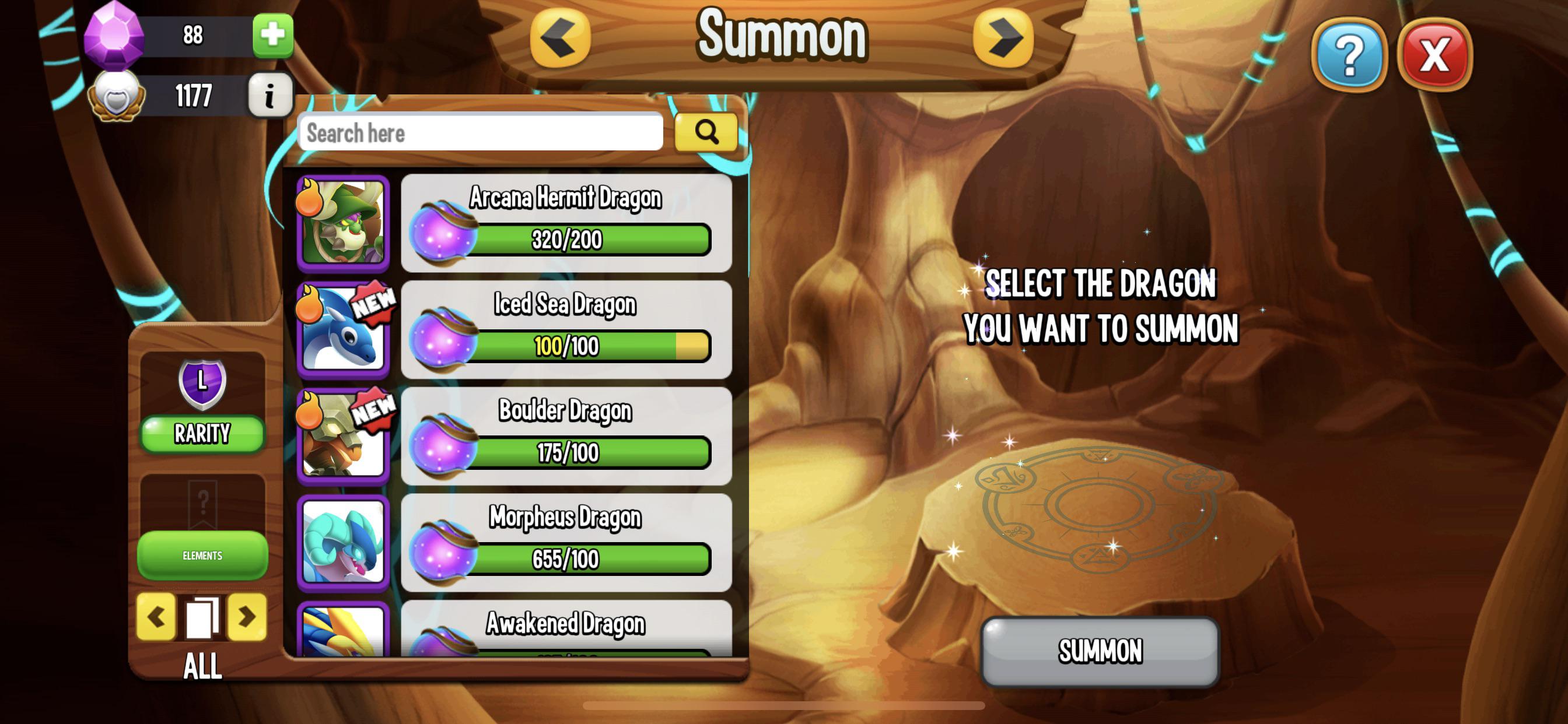Tap the magnifier to search dragons
This screenshot has width=1568, height=724.
[706, 131]
